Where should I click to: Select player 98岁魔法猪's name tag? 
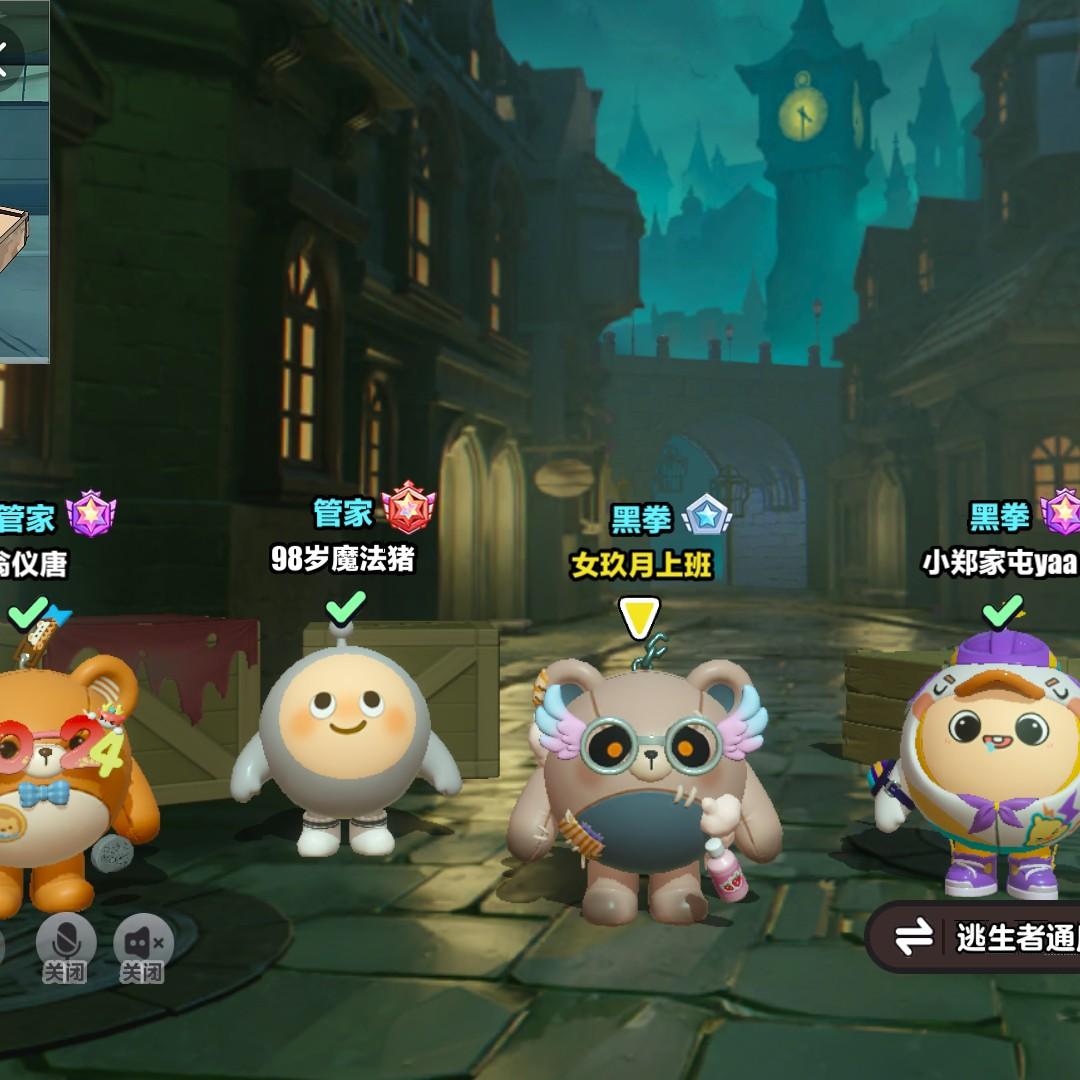point(342,560)
